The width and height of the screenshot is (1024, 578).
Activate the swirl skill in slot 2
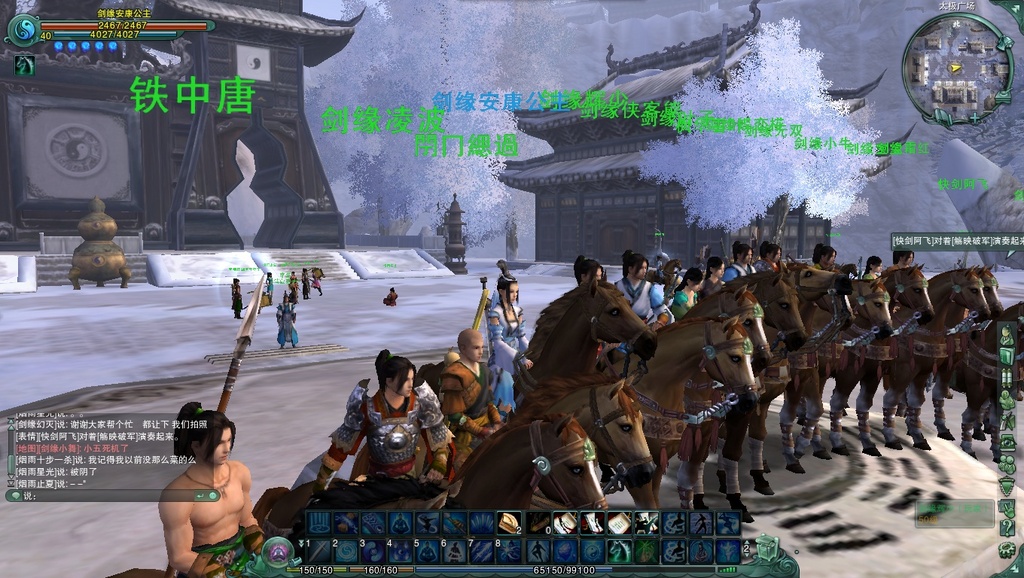[347, 551]
